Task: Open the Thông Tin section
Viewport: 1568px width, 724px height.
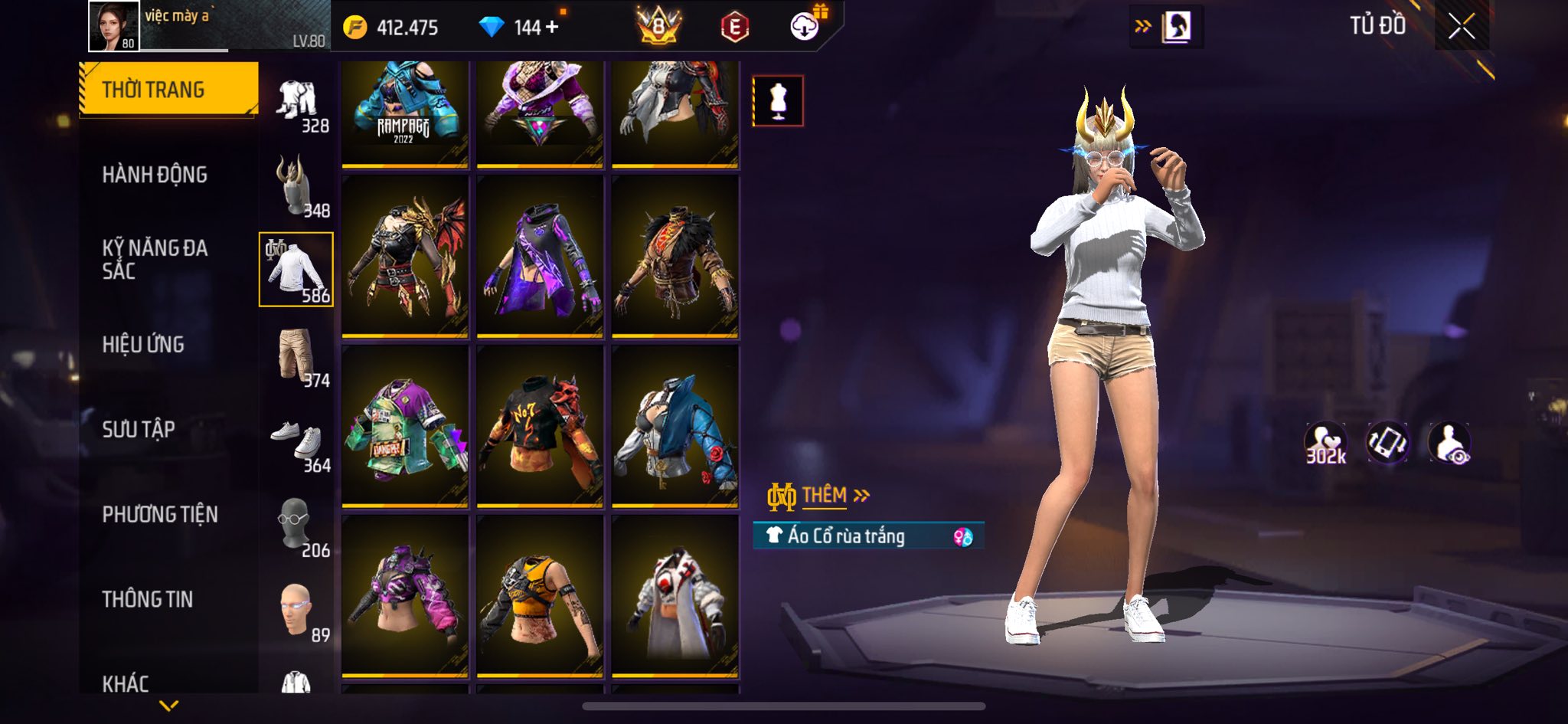Action: click(x=148, y=599)
